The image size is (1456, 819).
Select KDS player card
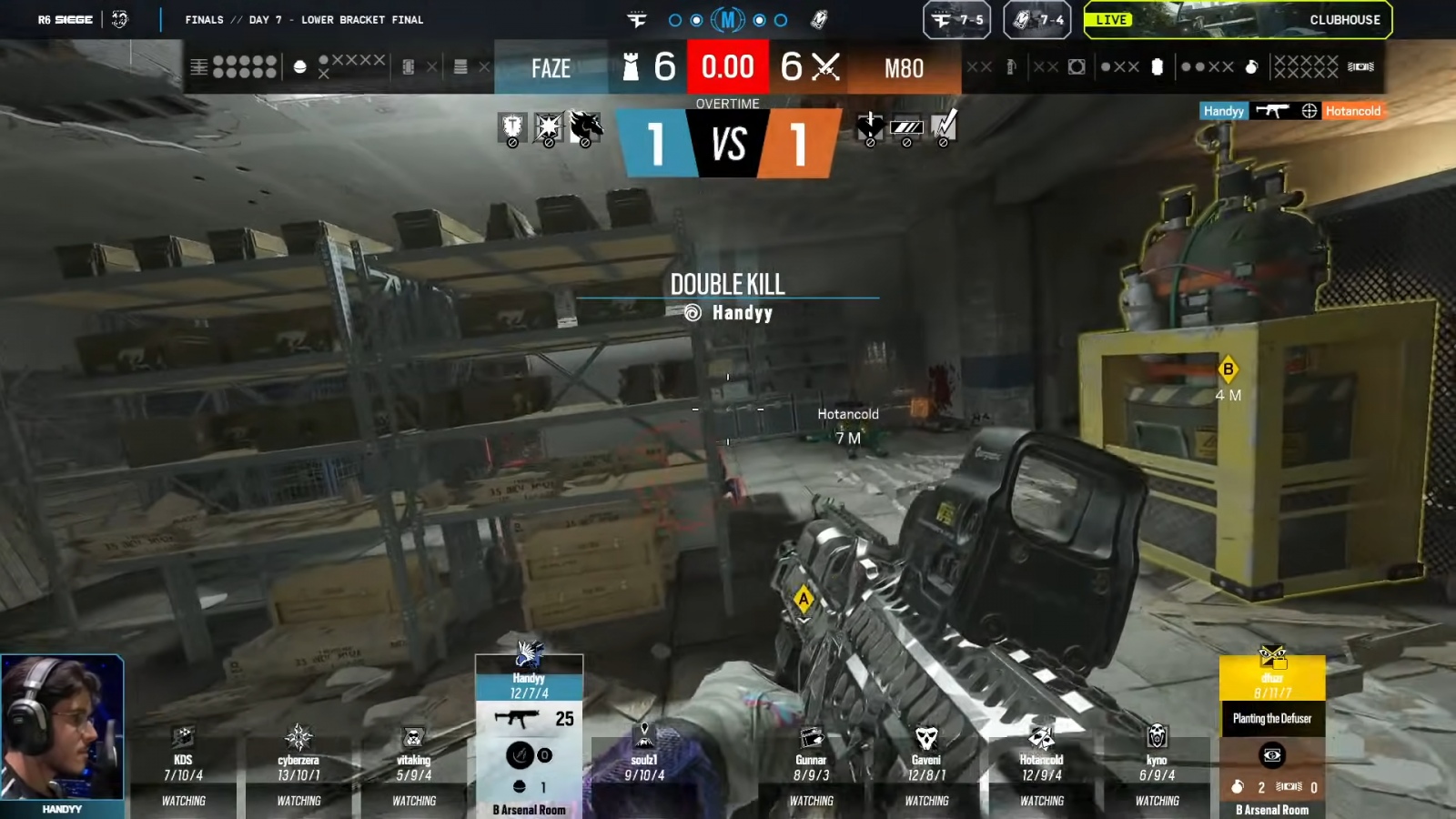(x=183, y=769)
